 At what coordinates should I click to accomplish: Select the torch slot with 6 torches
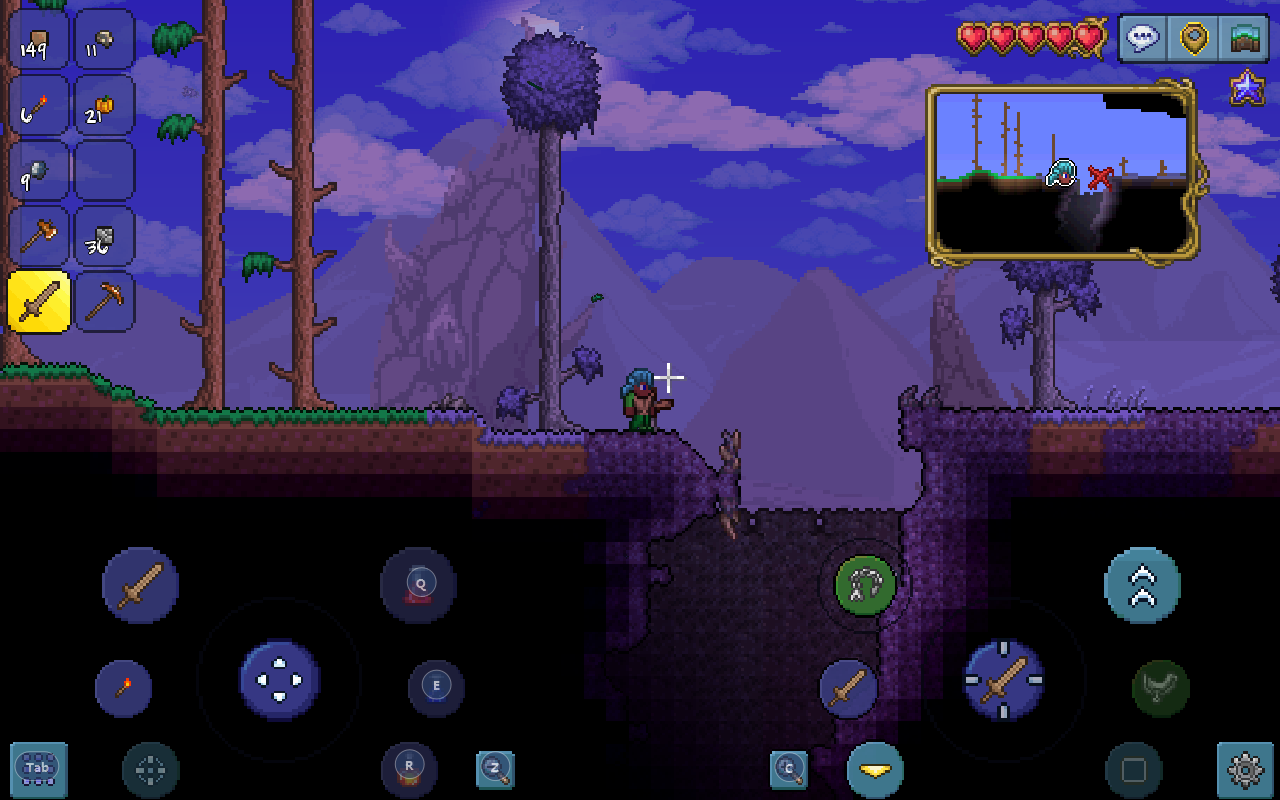(x=39, y=105)
